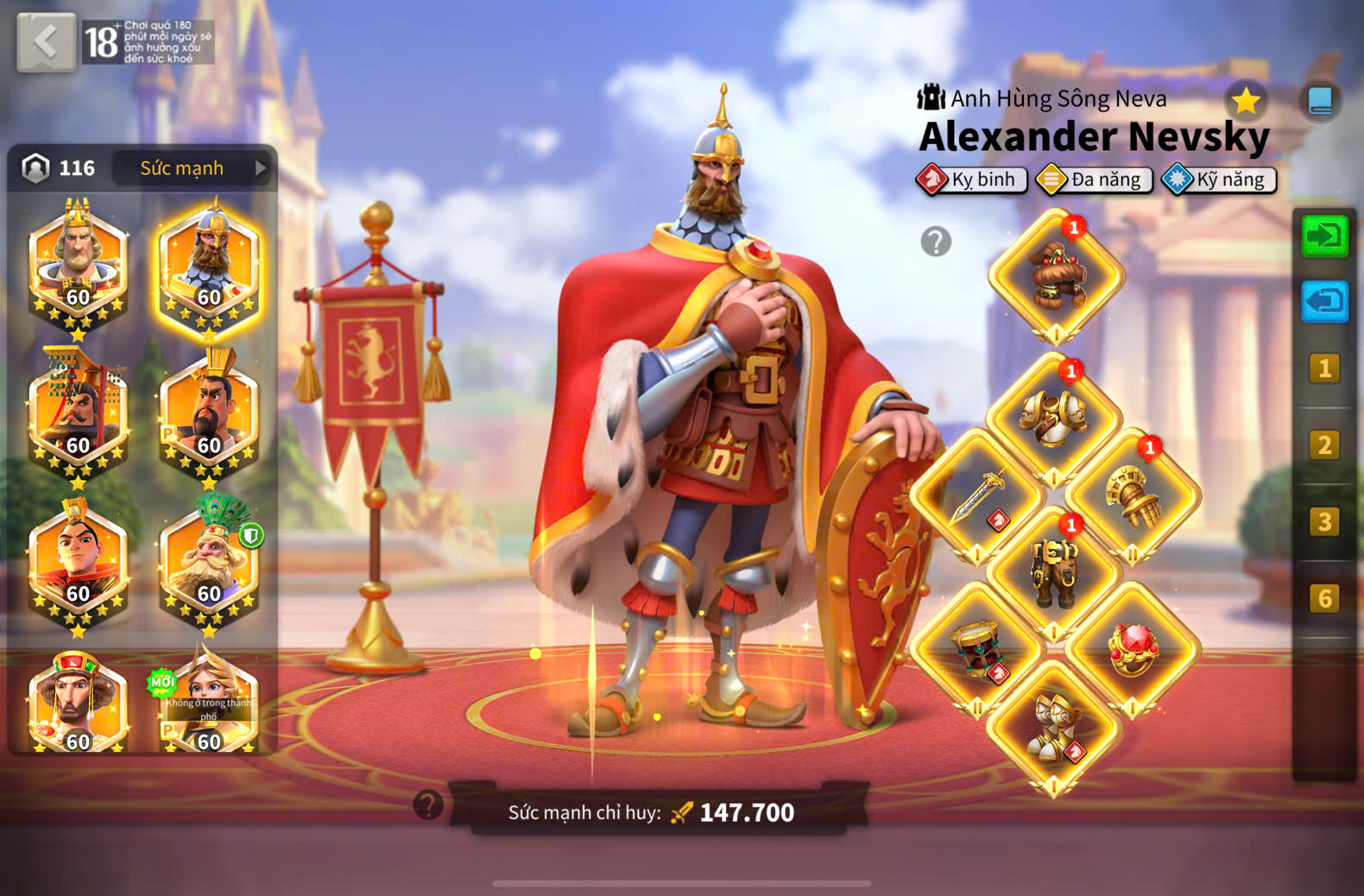Open the Sức mạnh sort dropdown
This screenshot has height=896, width=1364.
click(193, 168)
